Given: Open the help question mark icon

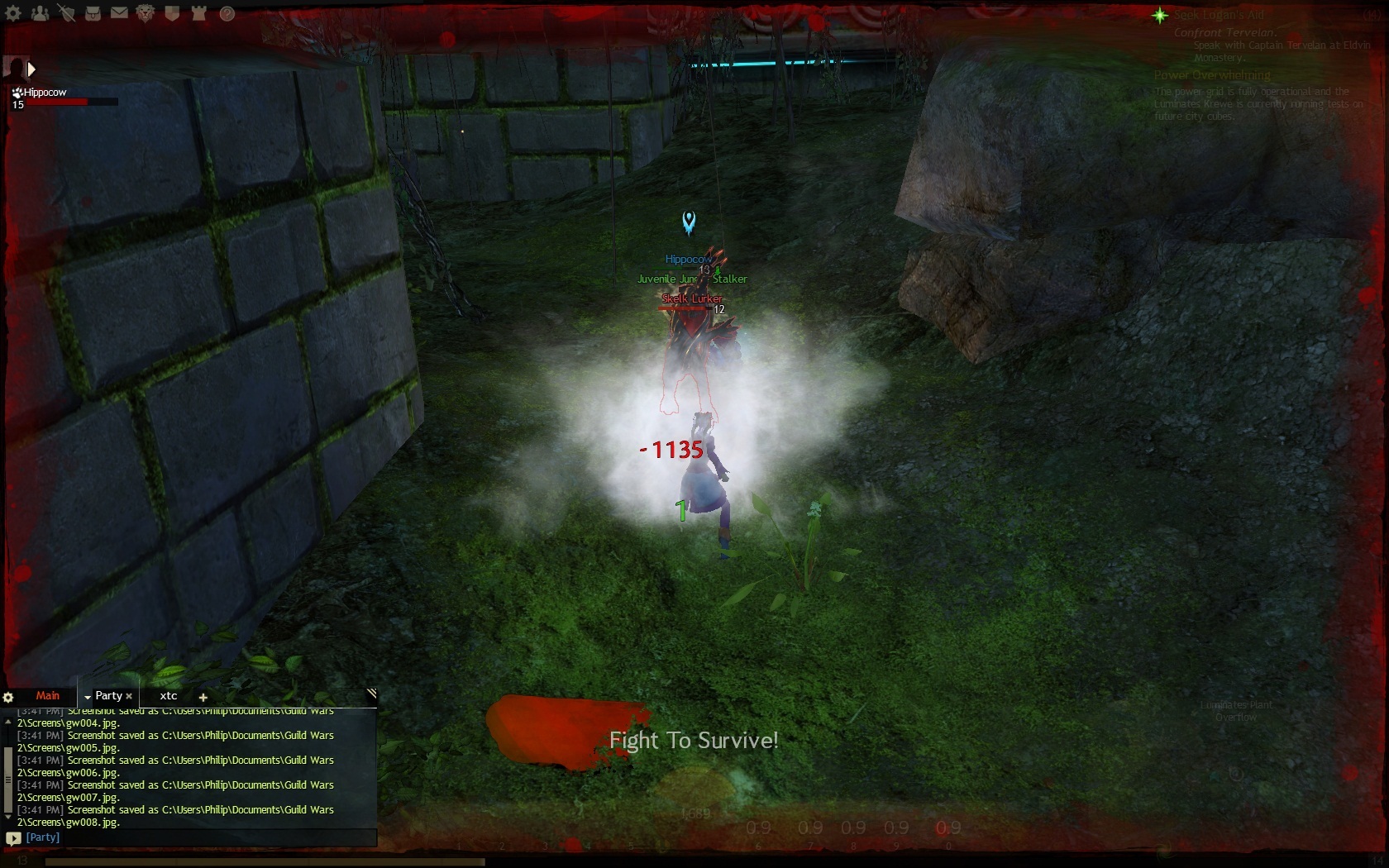Looking at the screenshot, I should (227, 13).
